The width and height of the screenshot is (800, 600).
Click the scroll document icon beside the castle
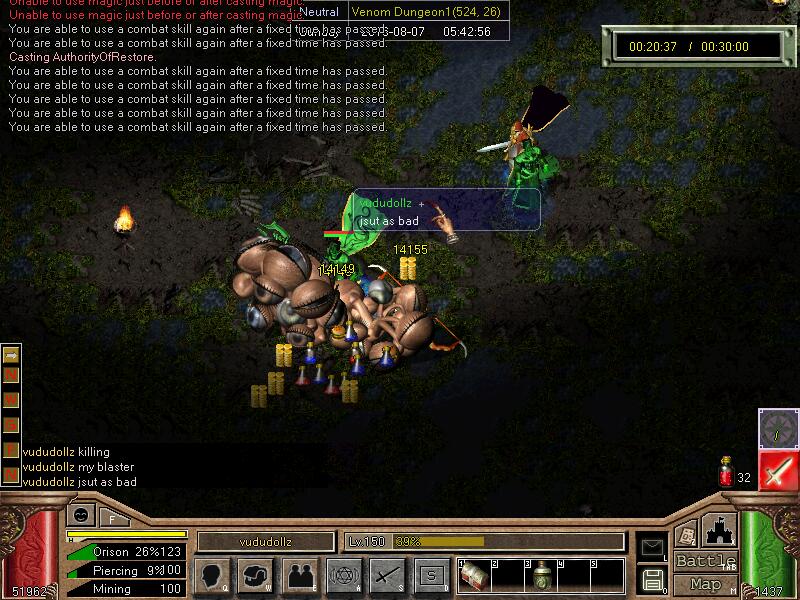click(x=686, y=534)
